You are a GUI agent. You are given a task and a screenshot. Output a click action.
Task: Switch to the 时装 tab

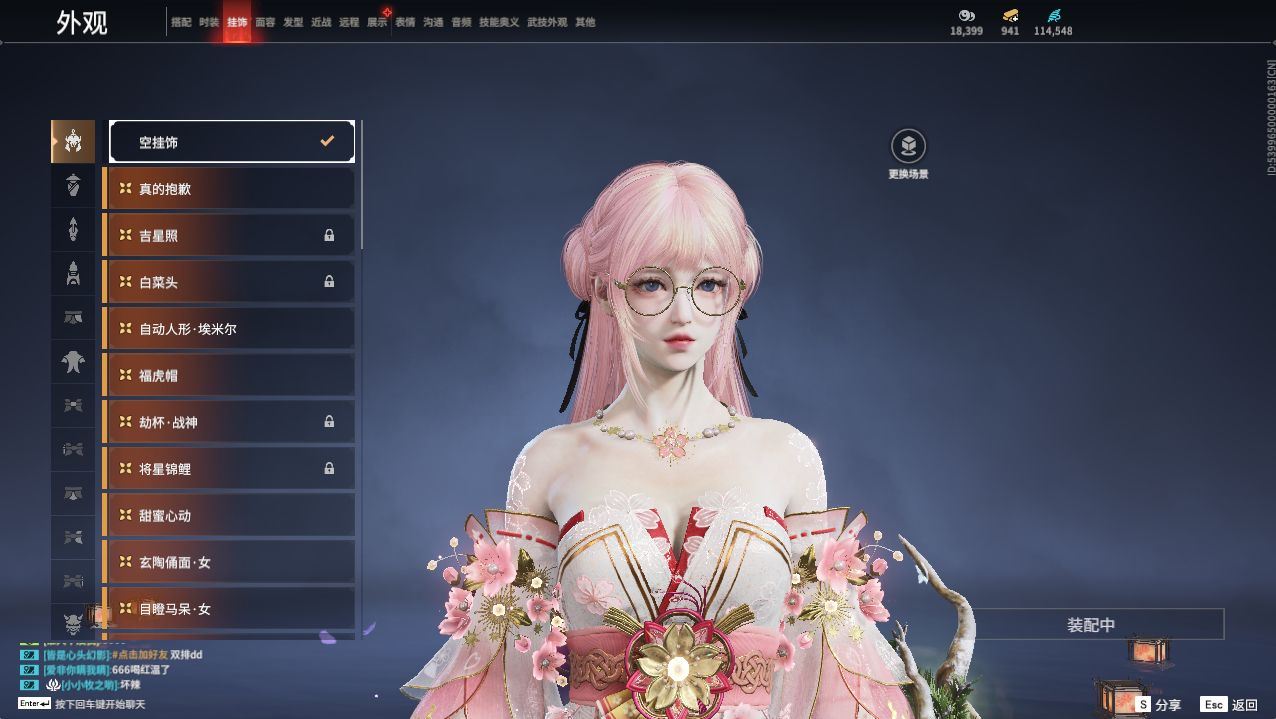tap(209, 22)
